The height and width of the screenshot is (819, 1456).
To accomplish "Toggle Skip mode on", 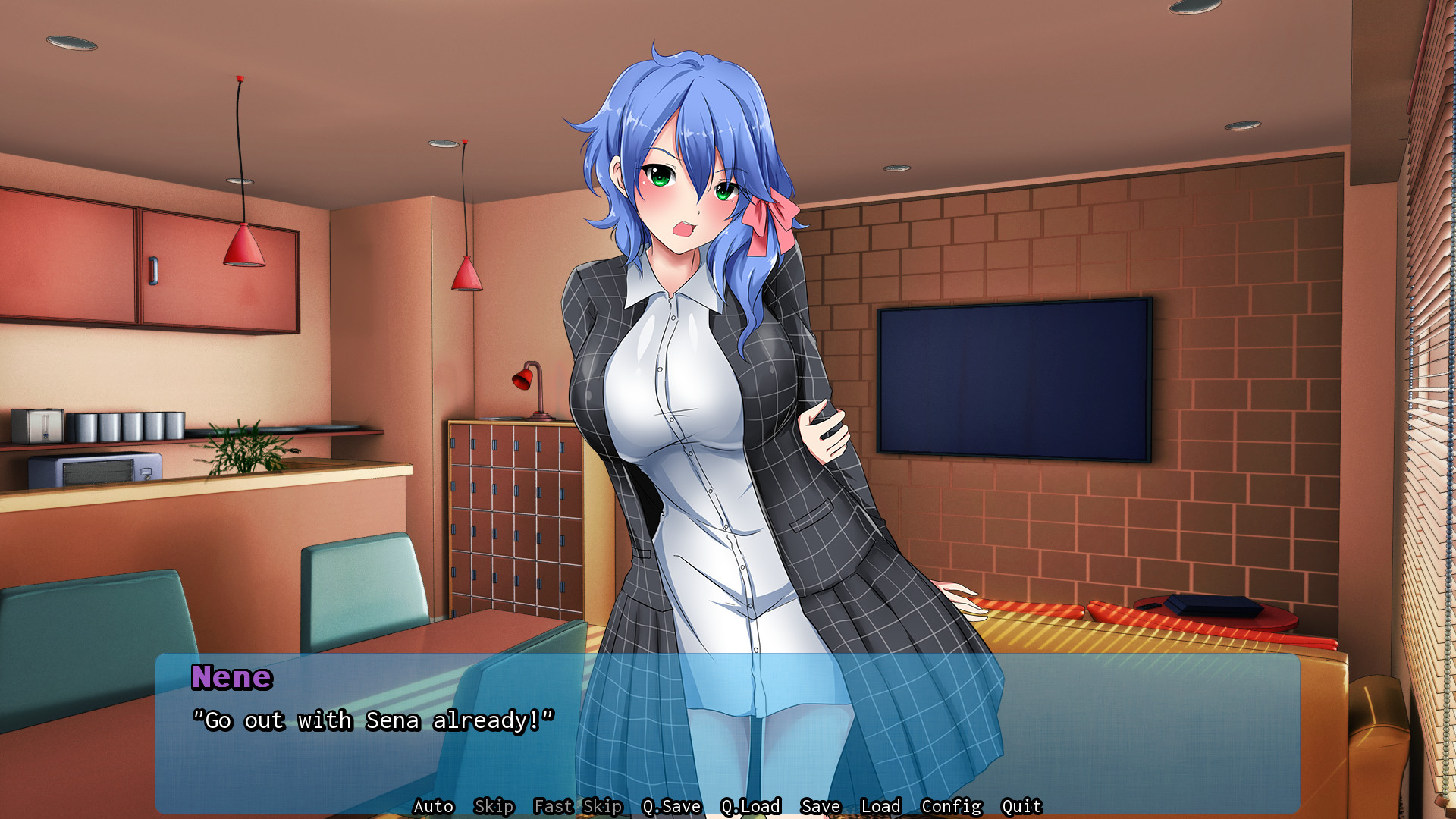I will 493,806.
